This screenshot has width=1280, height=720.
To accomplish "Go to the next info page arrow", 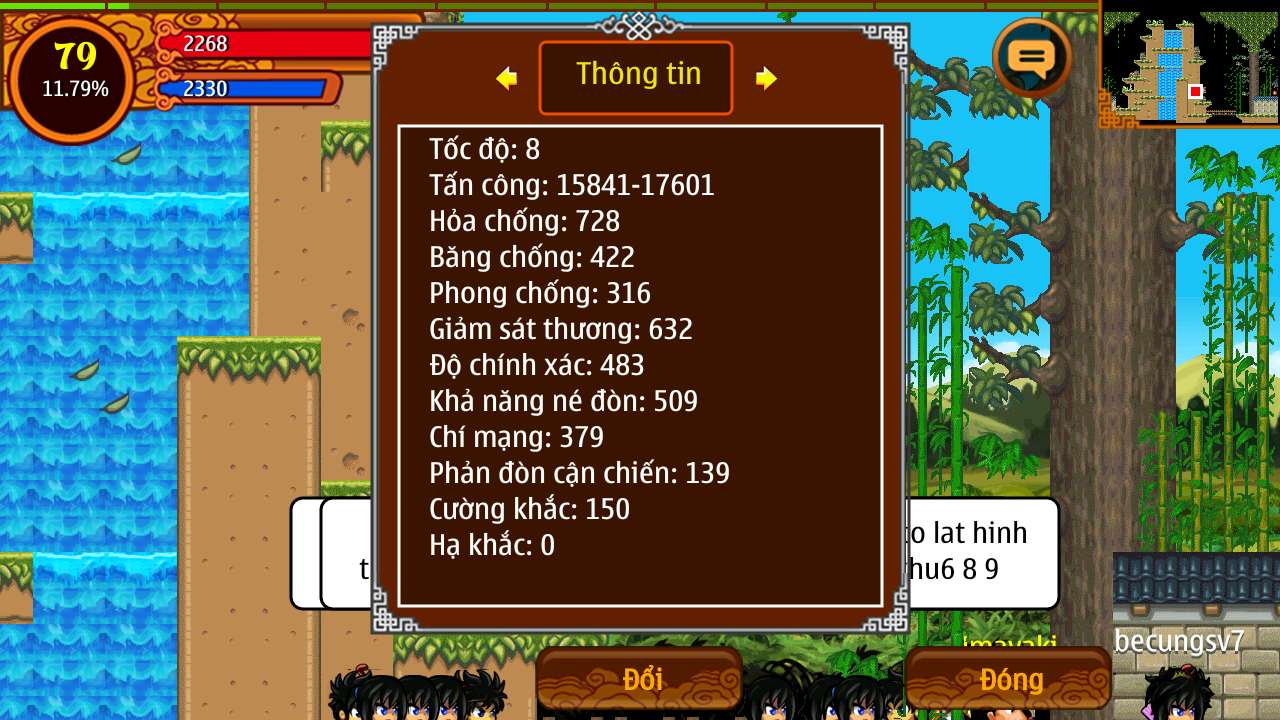I will click(766, 78).
